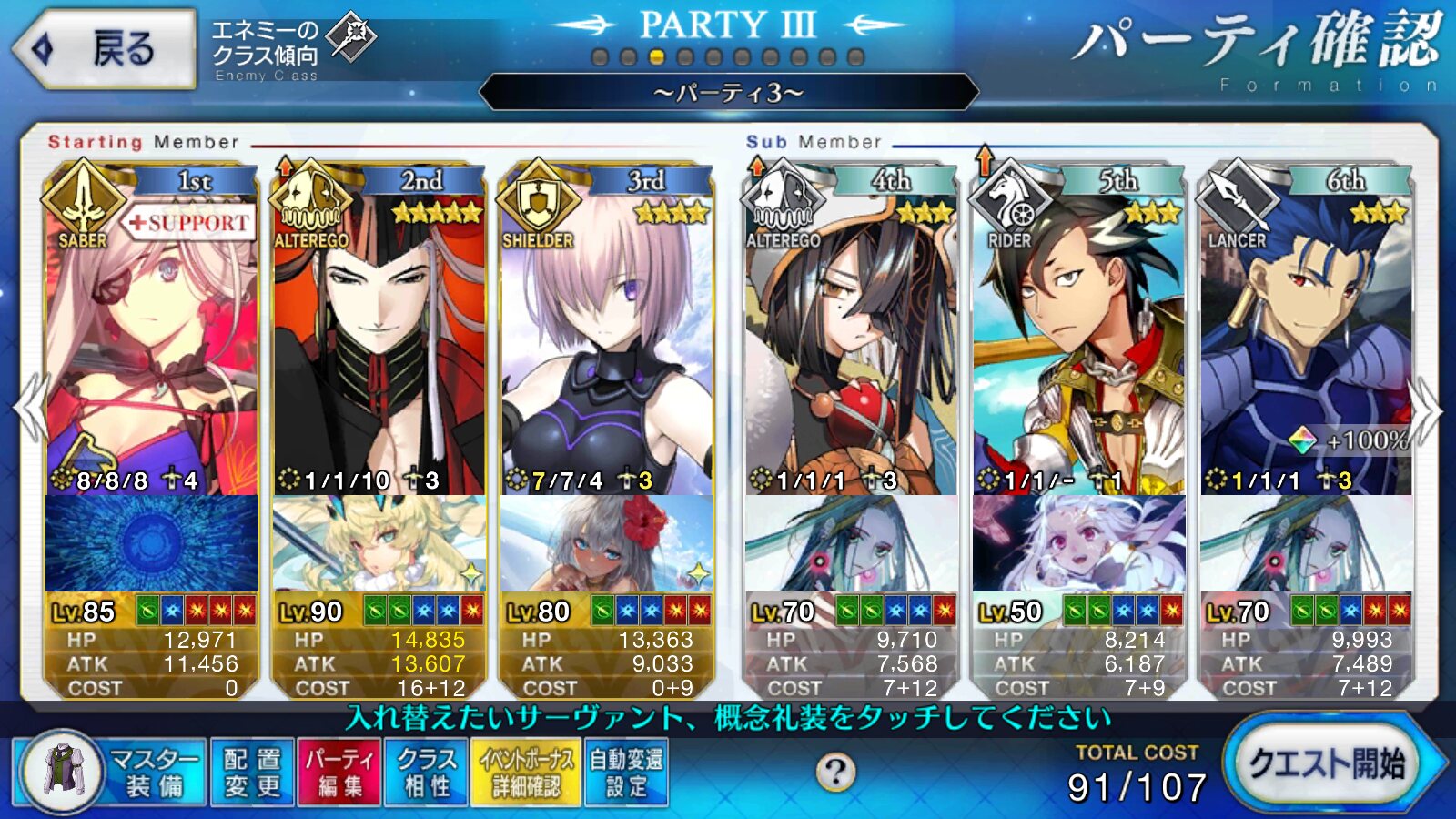
Task: Change the craft essence under the Shielder
Action: pos(606,543)
